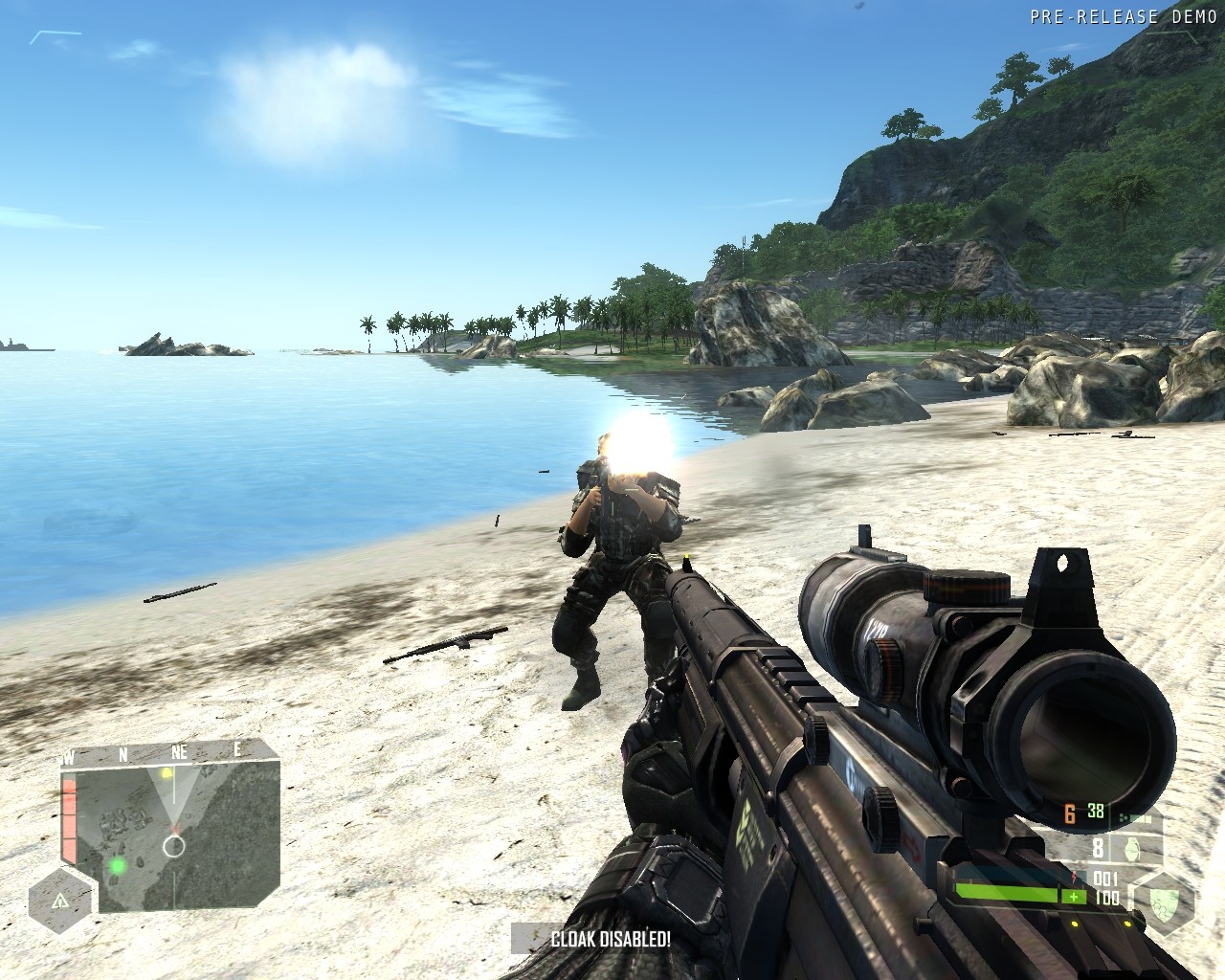Click the green objective dot on the minimap
This screenshot has width=1225, height=980.
118,866
